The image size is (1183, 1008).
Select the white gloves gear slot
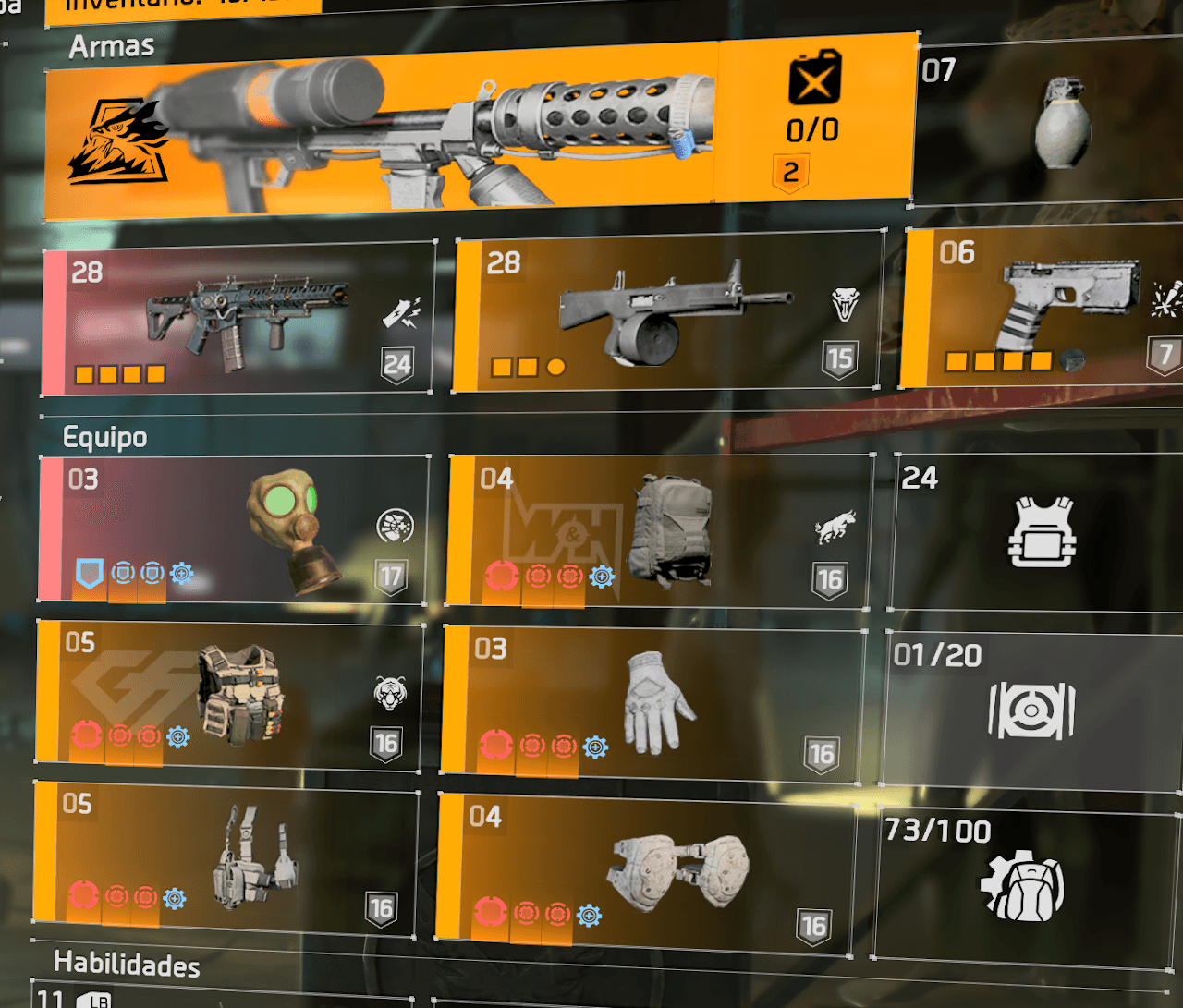(x=654, y=704)
